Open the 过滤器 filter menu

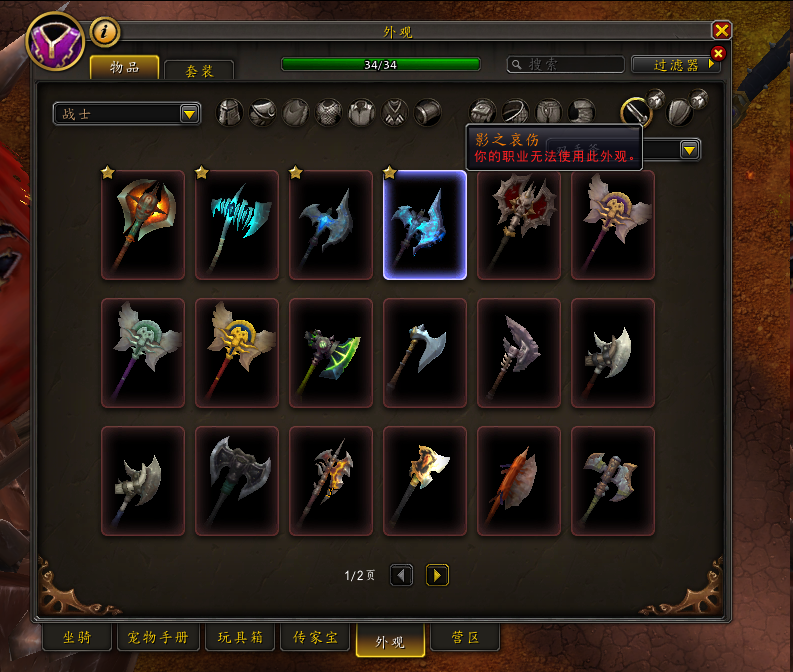tap(675, 64)
